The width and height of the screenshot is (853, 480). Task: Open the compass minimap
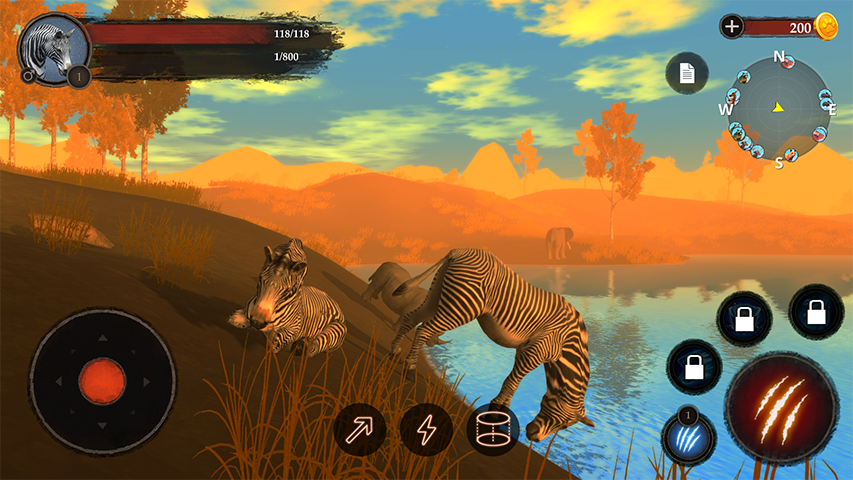(x=779, y=107)
